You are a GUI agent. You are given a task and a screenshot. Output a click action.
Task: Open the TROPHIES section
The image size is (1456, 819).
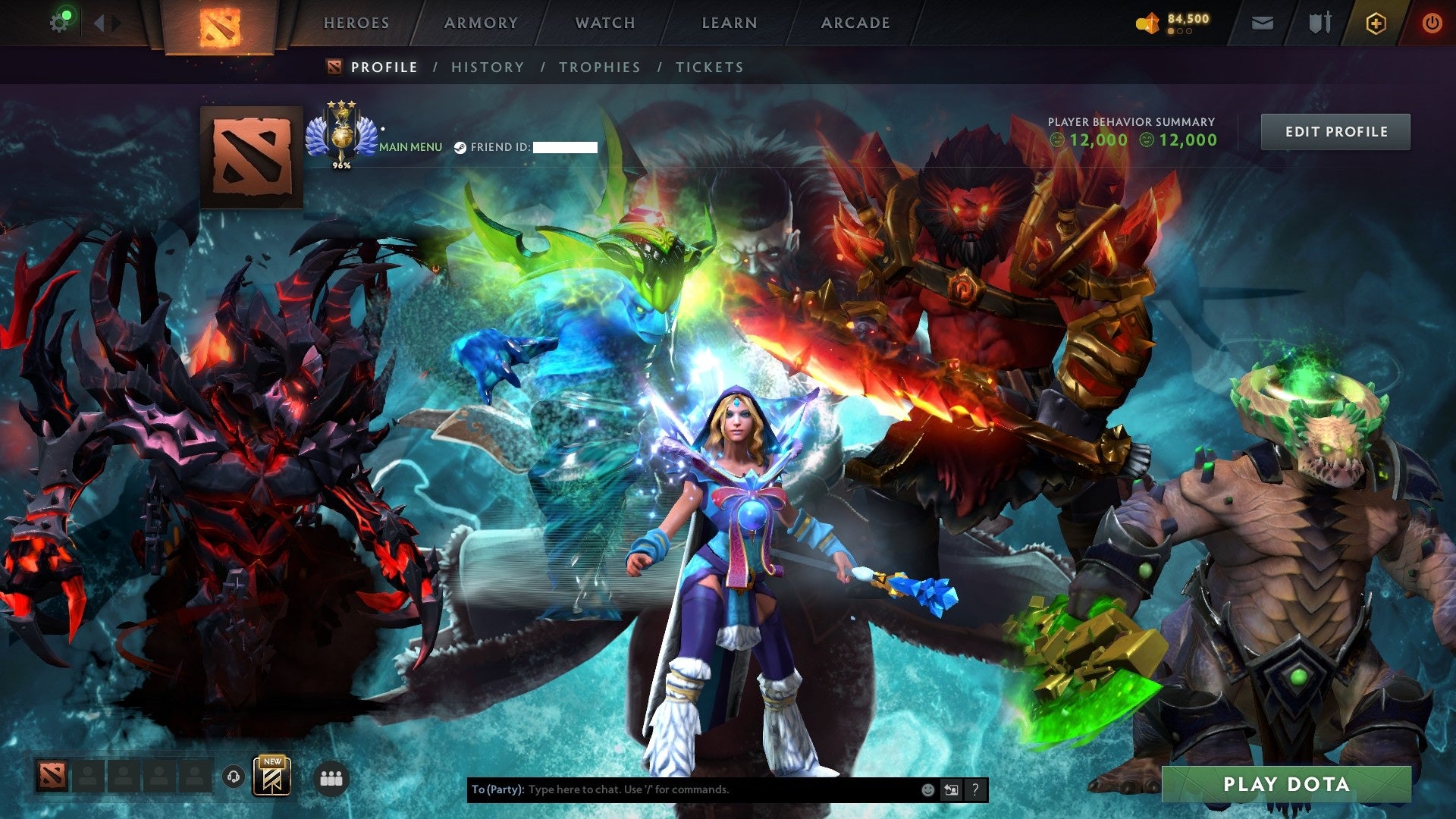(599, 67)
